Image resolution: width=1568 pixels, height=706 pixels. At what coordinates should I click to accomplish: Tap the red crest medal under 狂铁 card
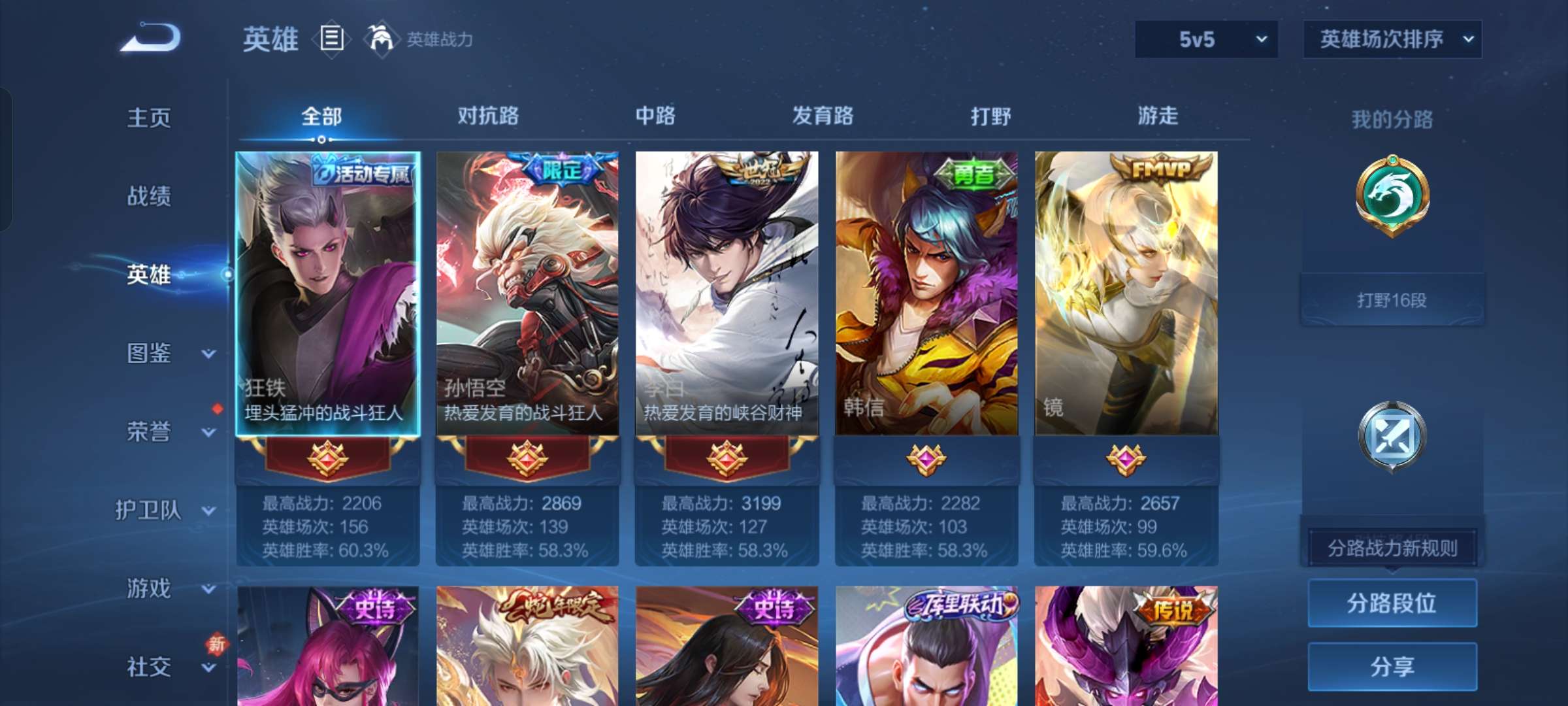(327, 460)
